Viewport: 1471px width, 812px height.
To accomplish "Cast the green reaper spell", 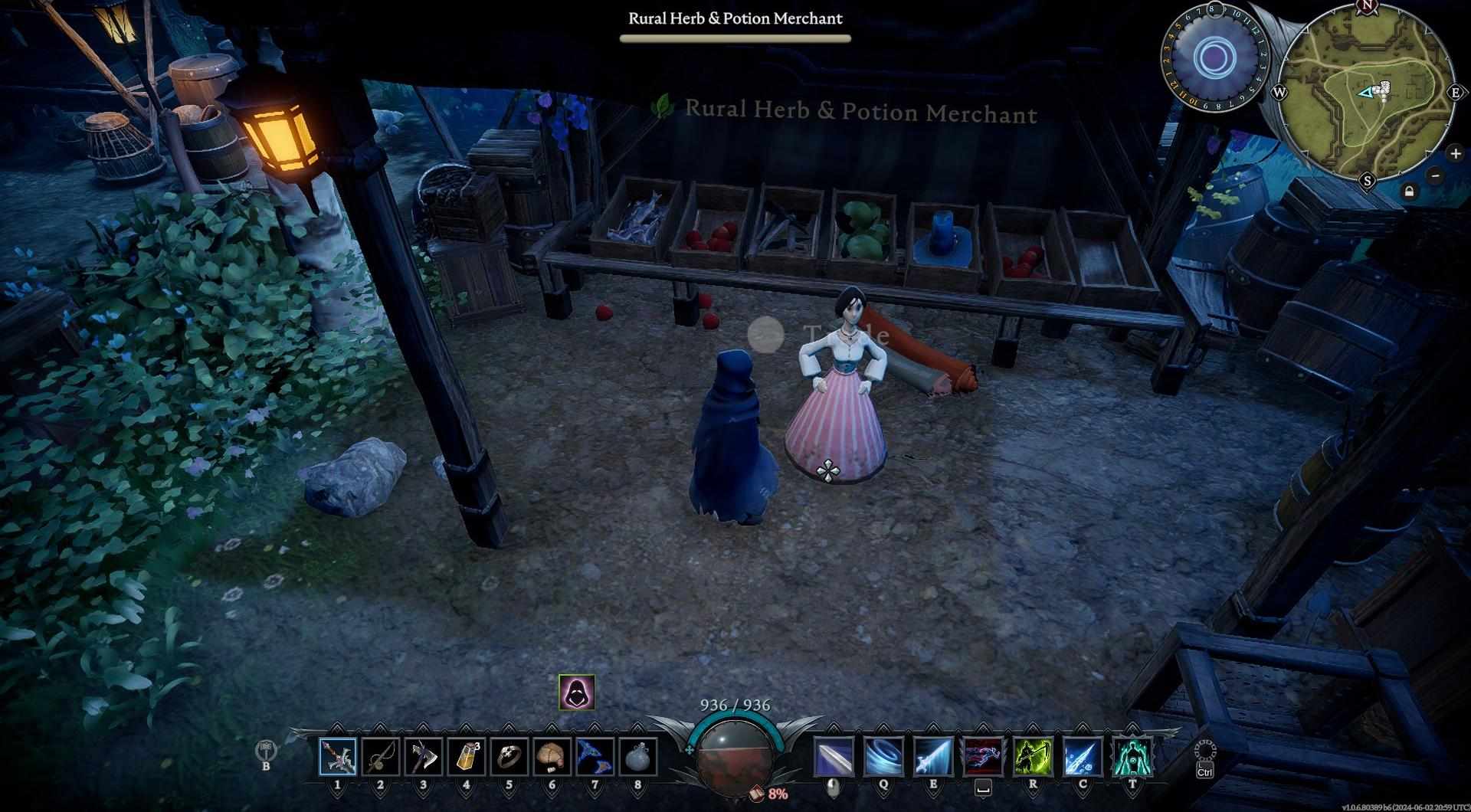I will pos(1033,758).
